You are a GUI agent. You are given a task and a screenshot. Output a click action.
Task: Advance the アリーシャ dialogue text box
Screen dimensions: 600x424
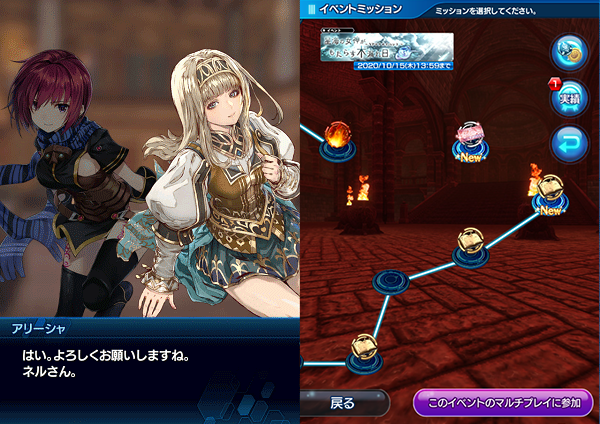150,370
